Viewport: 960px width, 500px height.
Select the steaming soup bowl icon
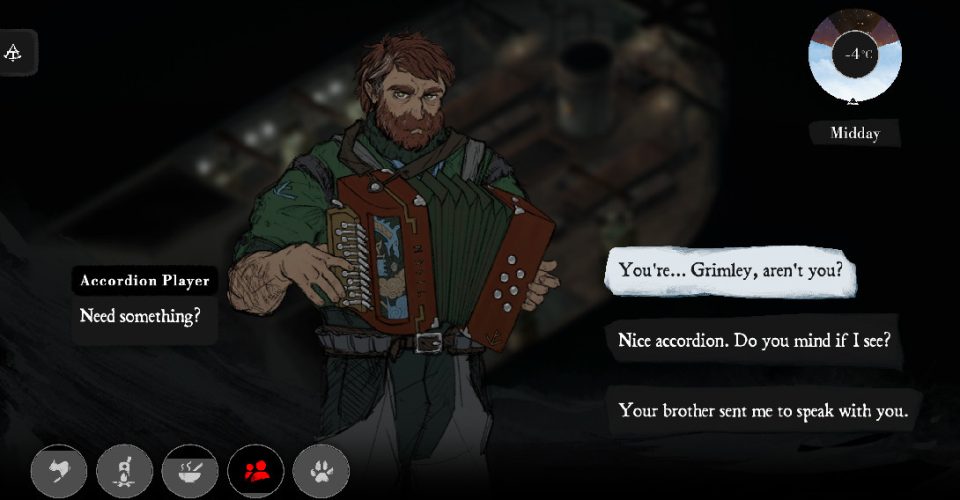(x=190, y=470)
